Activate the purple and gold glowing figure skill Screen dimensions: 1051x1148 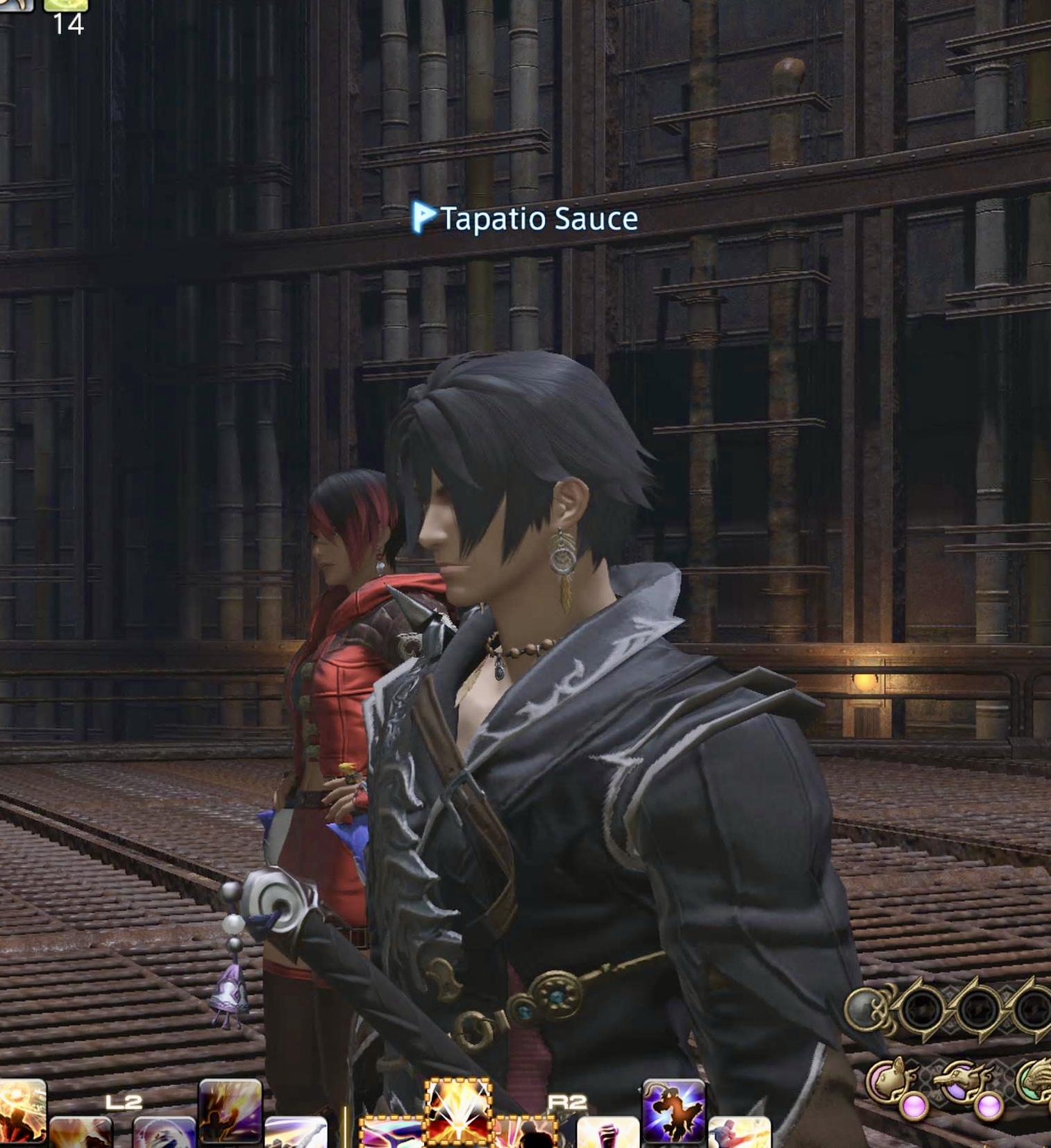[x=230, y=1110]
